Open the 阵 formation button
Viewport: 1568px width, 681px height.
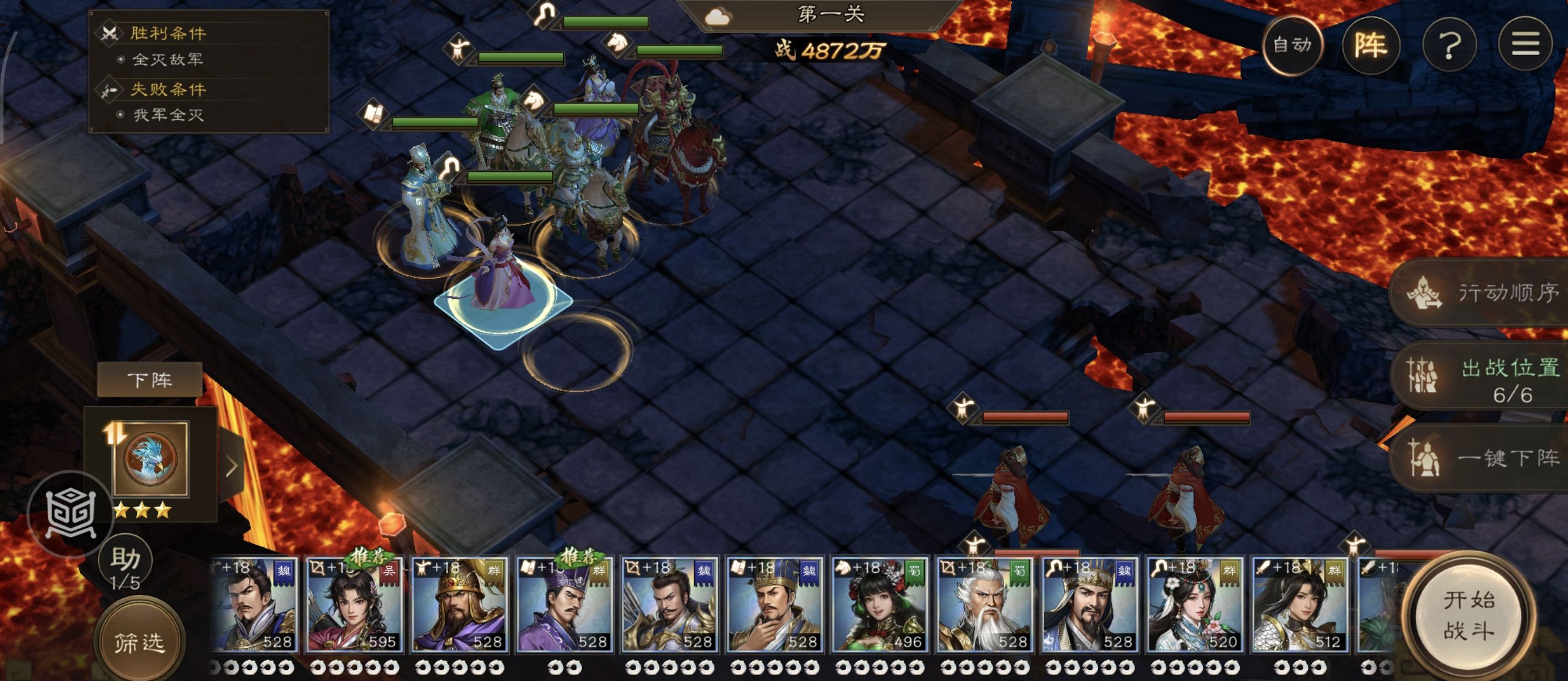click(x=1371, y=45)
